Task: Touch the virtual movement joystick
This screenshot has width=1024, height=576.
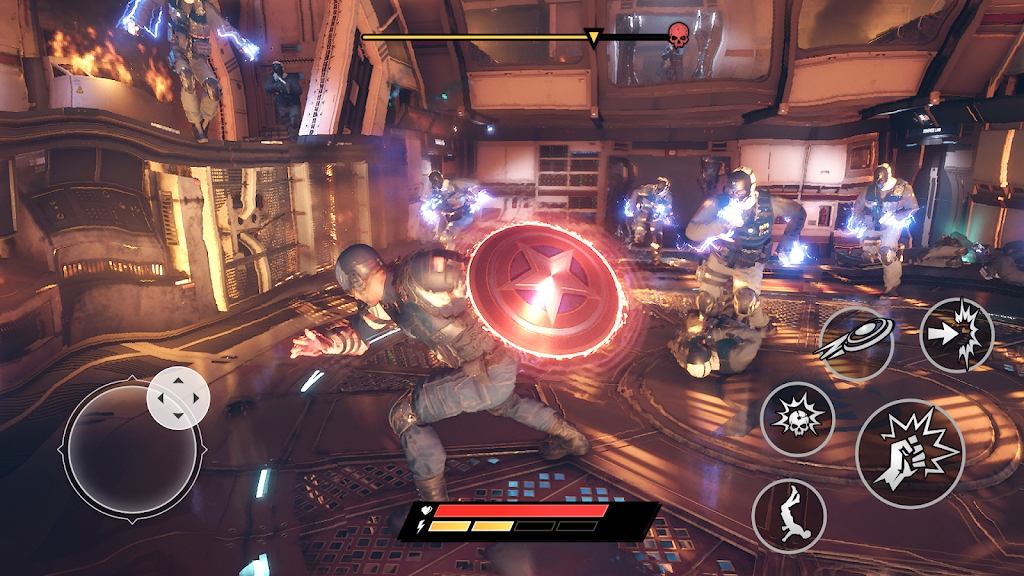Action: point(133,449)
